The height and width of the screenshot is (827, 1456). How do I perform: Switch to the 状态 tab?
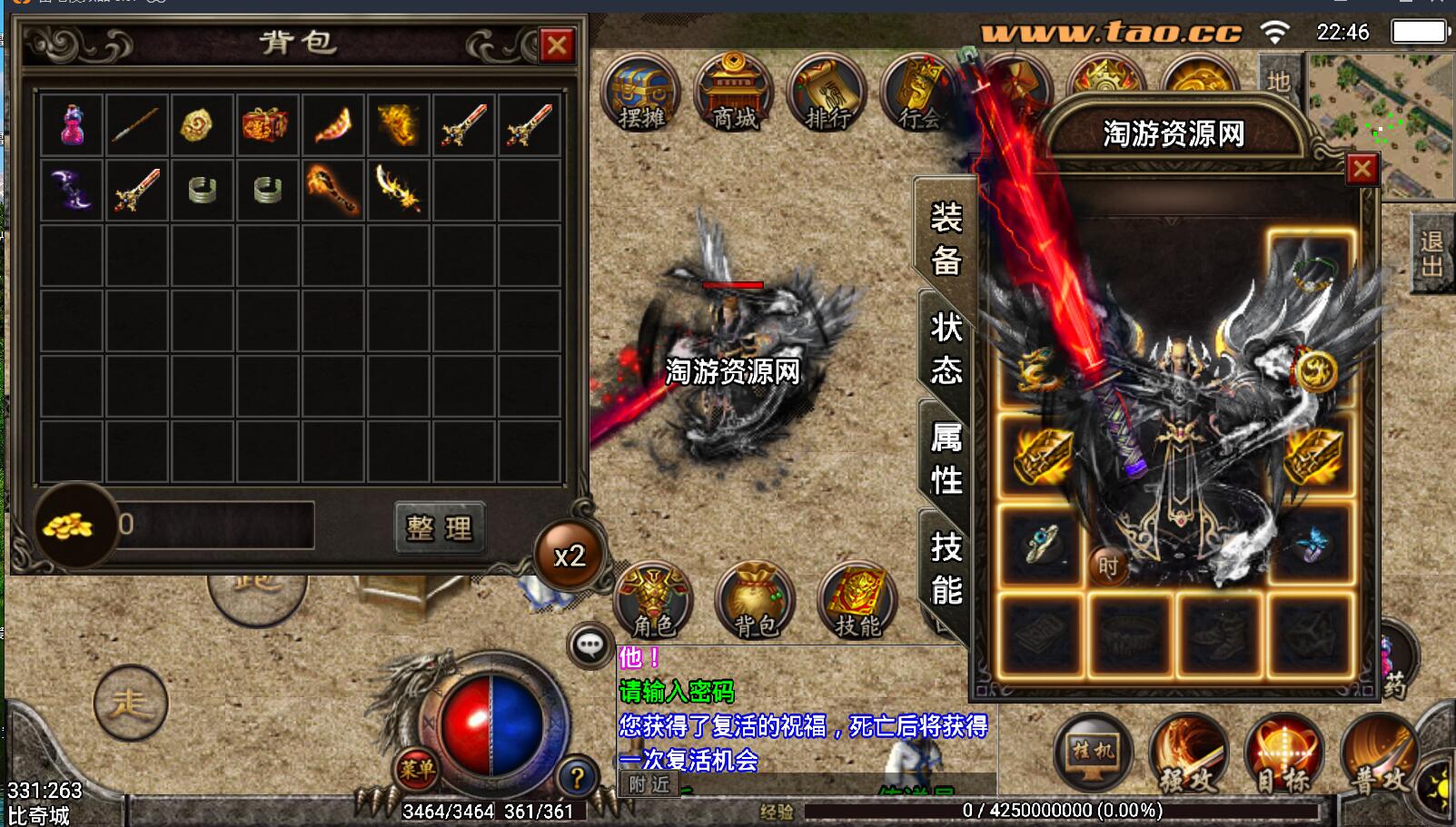(946, 348)
